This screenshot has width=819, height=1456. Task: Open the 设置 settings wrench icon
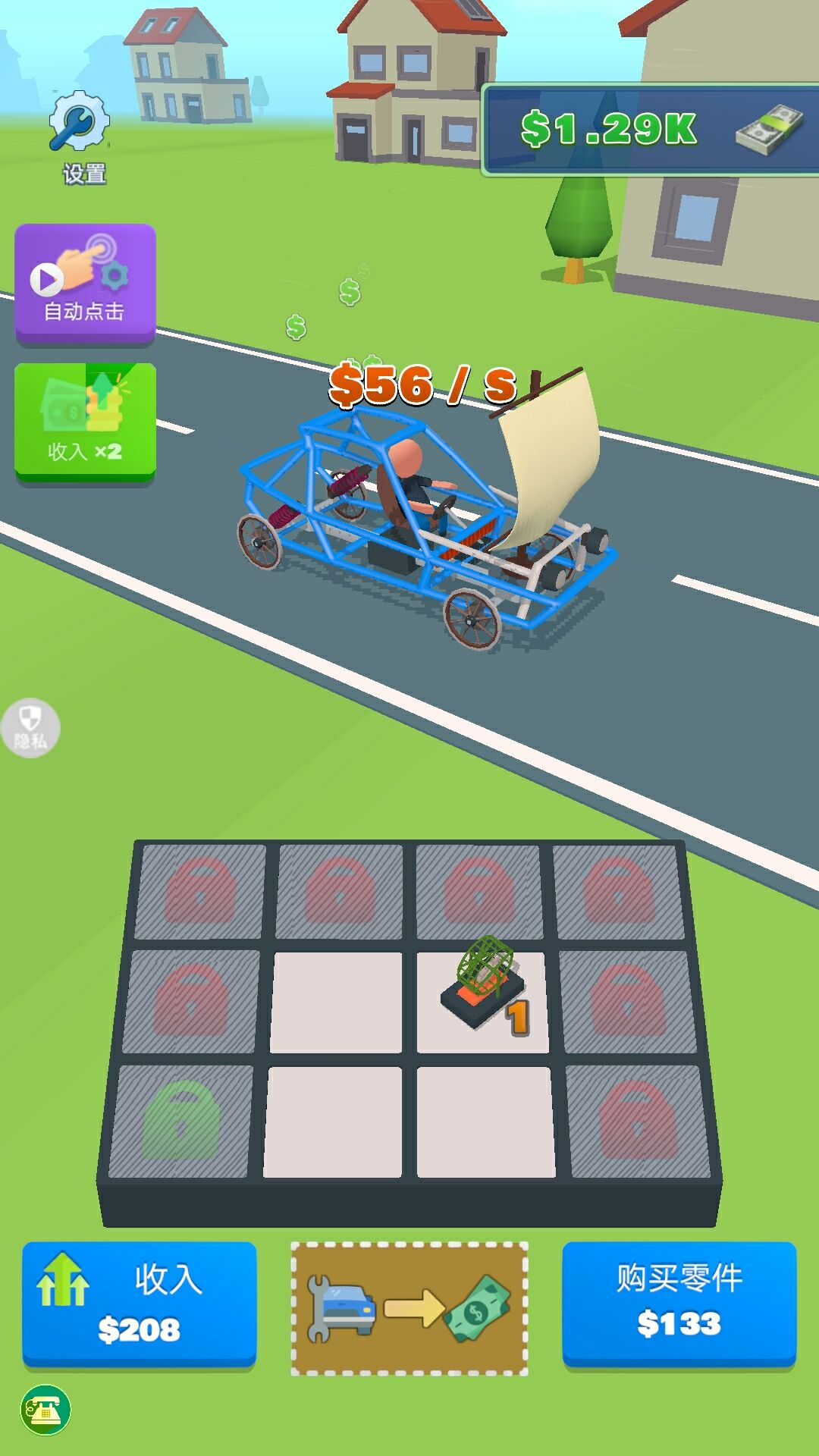pos(80,123)
